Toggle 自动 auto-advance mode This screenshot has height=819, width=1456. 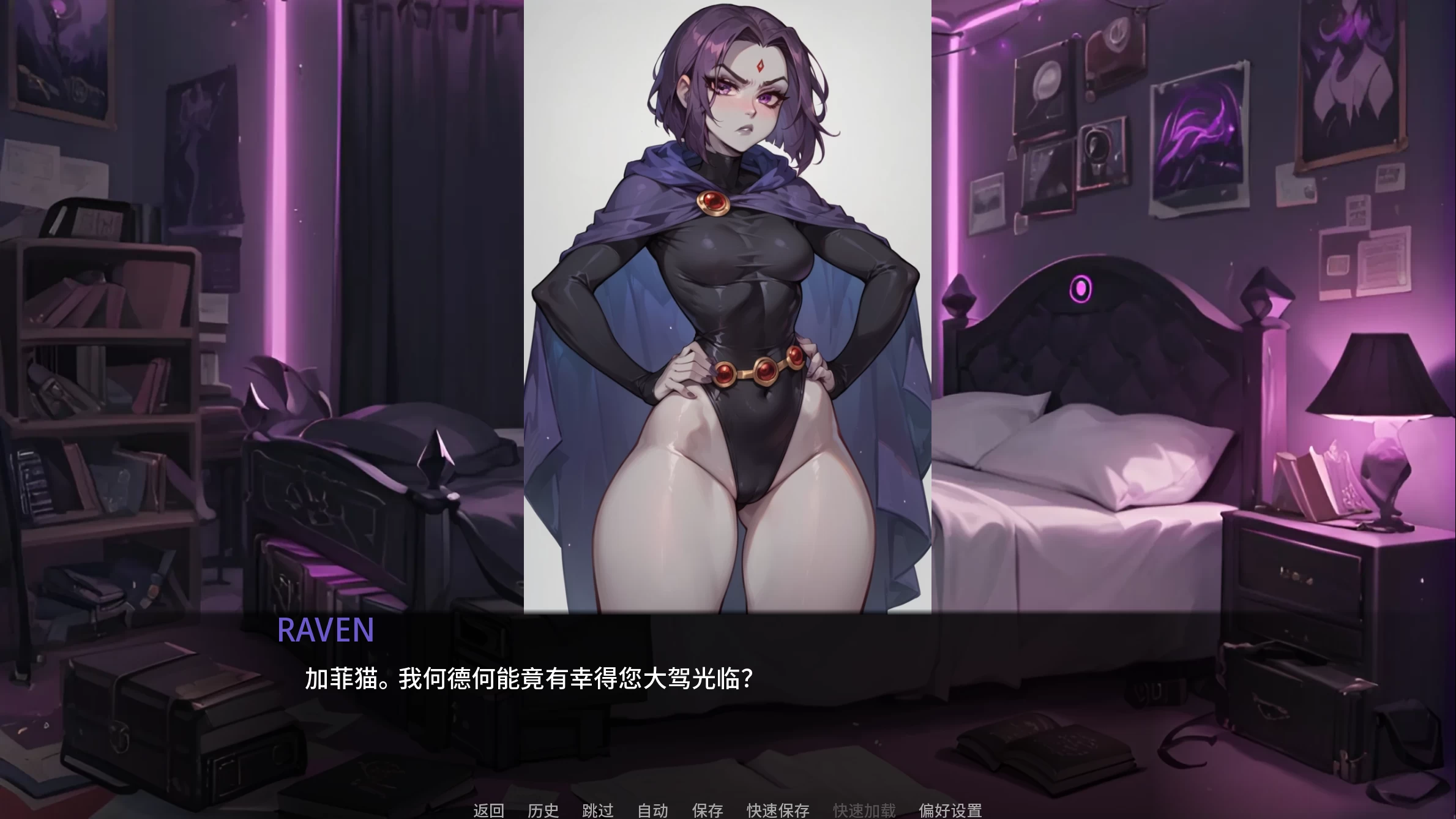(652, 810)
